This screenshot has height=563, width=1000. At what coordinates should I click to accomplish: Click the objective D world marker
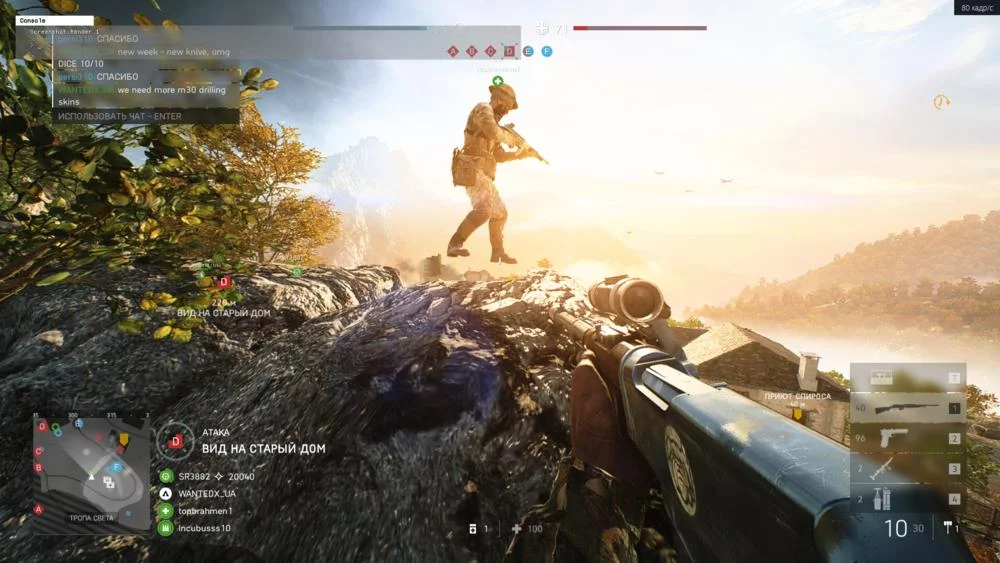224,282
